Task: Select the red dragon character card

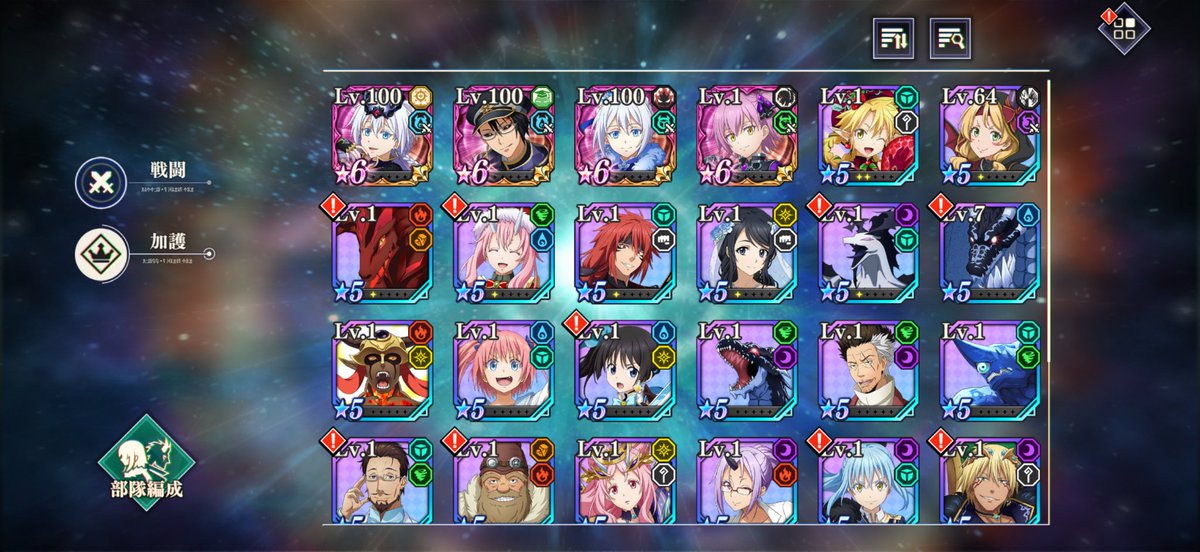Action: click(x=382, y=255)
